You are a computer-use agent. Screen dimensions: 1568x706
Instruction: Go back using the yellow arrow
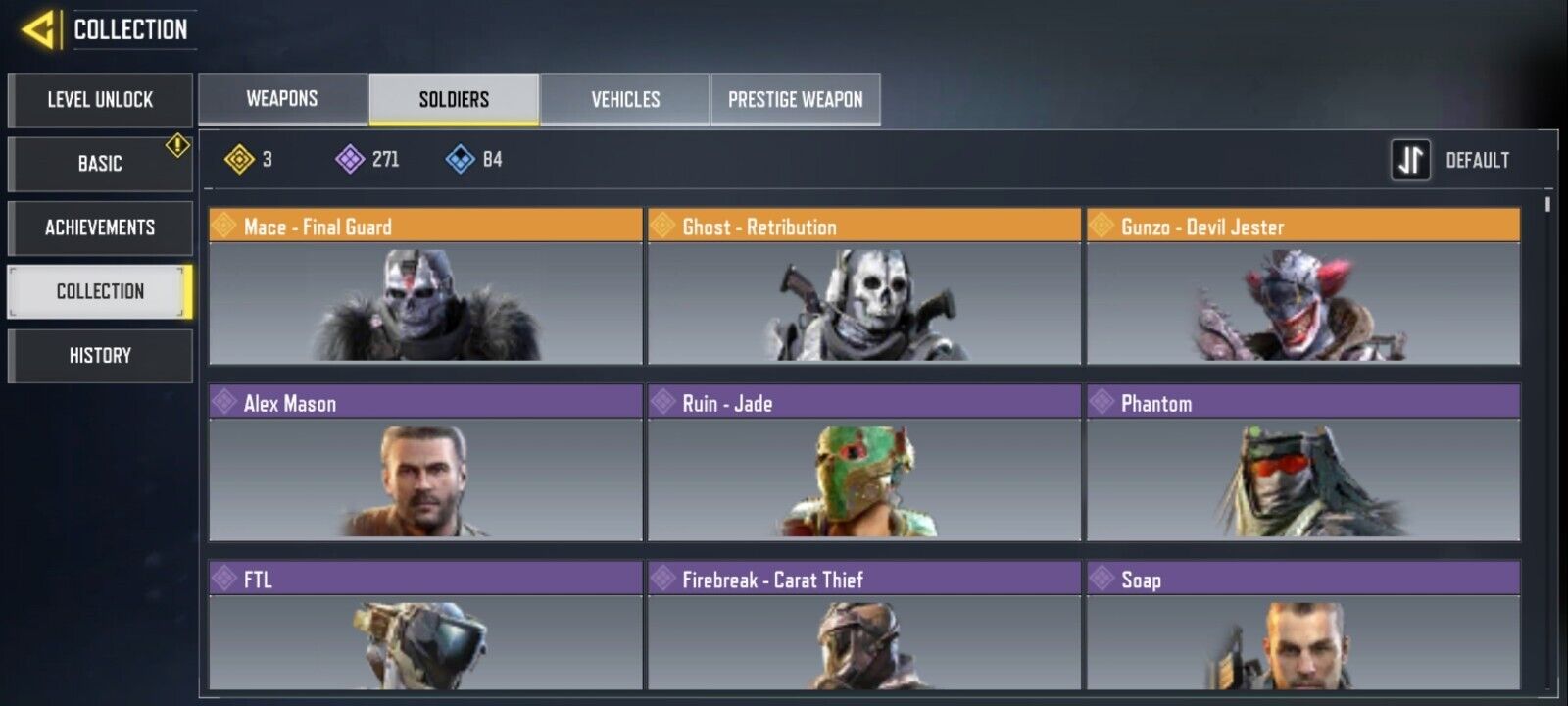38,30
